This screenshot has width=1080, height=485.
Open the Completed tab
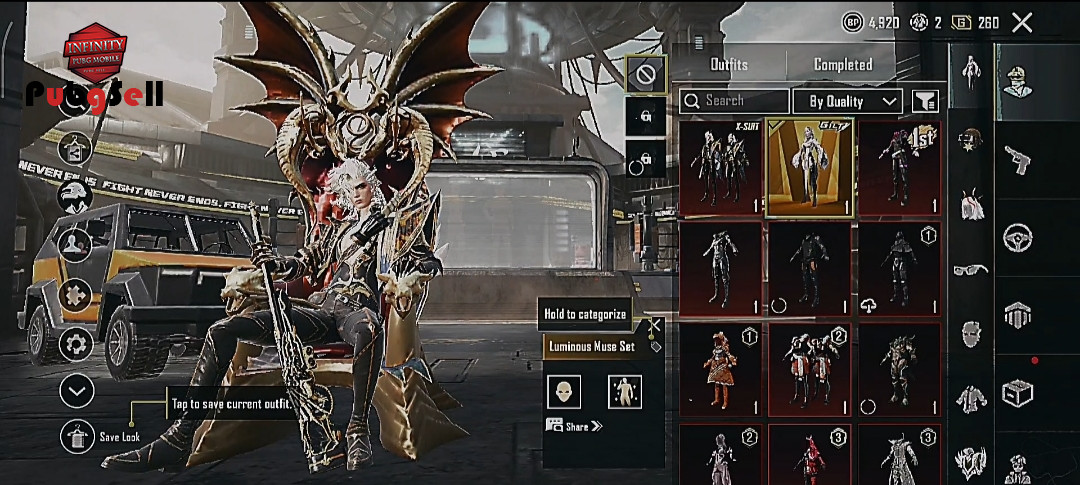coord(842,64)
